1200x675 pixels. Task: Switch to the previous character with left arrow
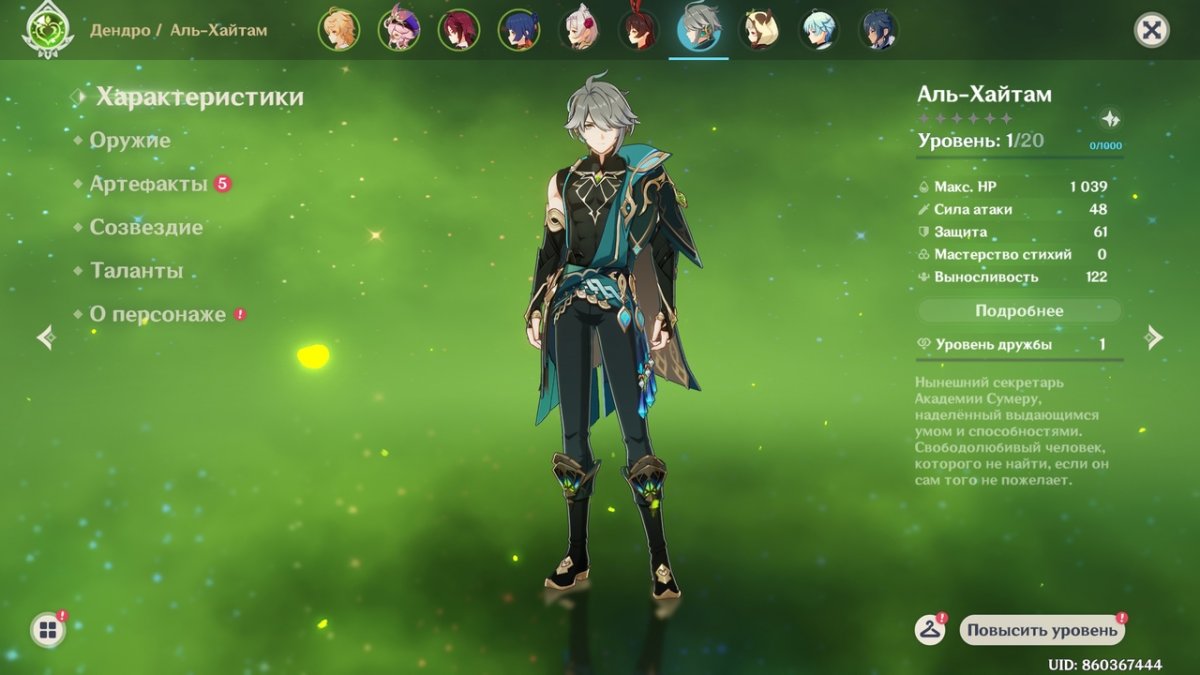tap(45, 337)
